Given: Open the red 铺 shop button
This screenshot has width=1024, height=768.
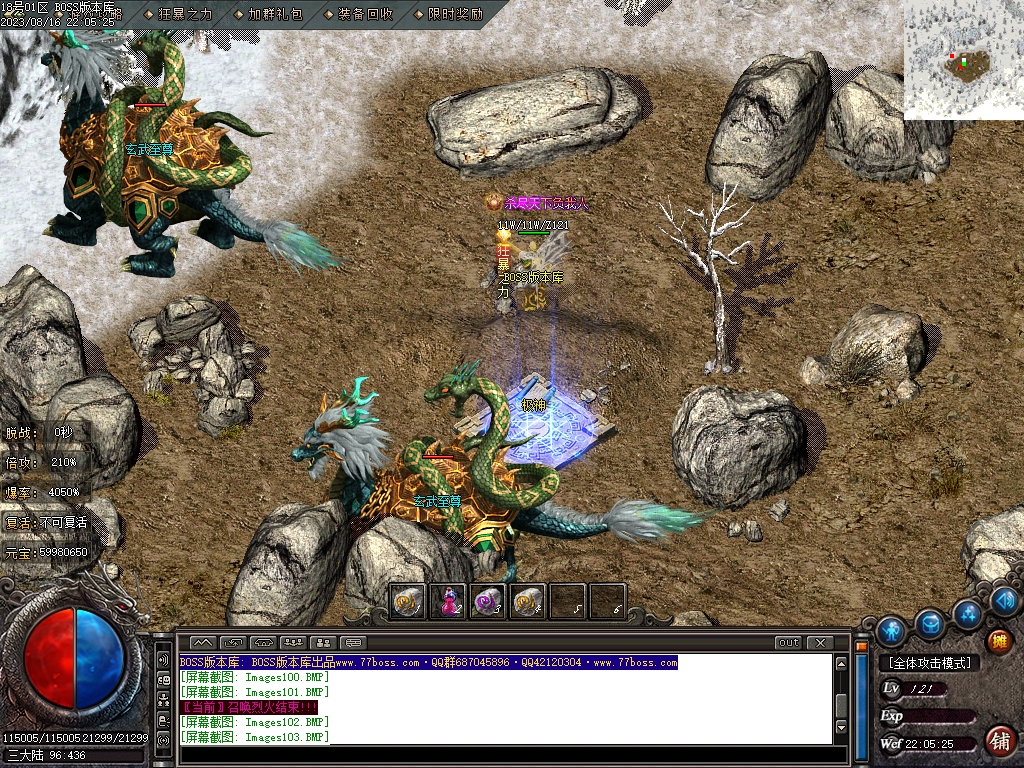Looking at the screenshot, I should (x=999, y=740).
